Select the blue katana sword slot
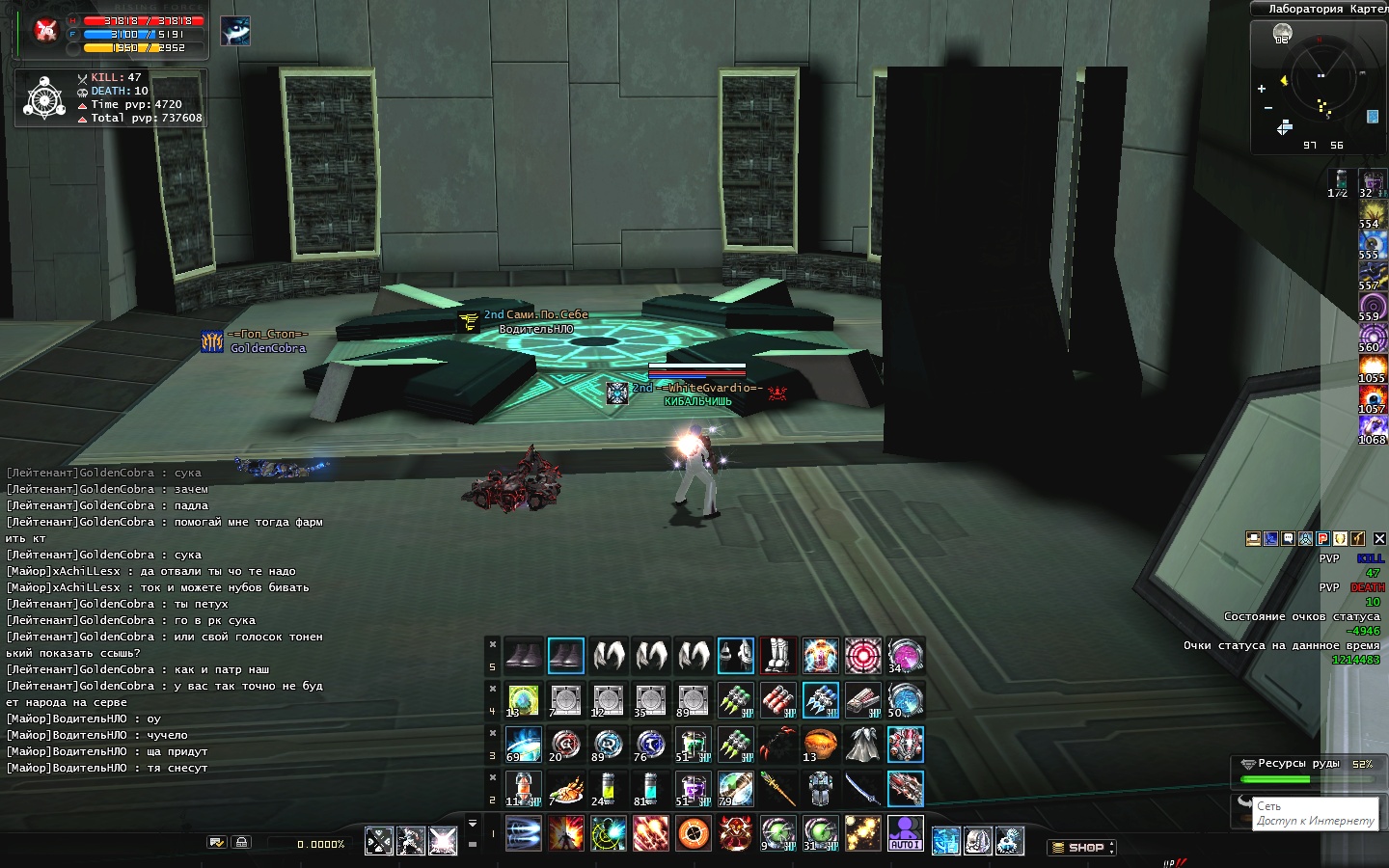Viewport: 1389px width, 868px height. tap(862, 789)
